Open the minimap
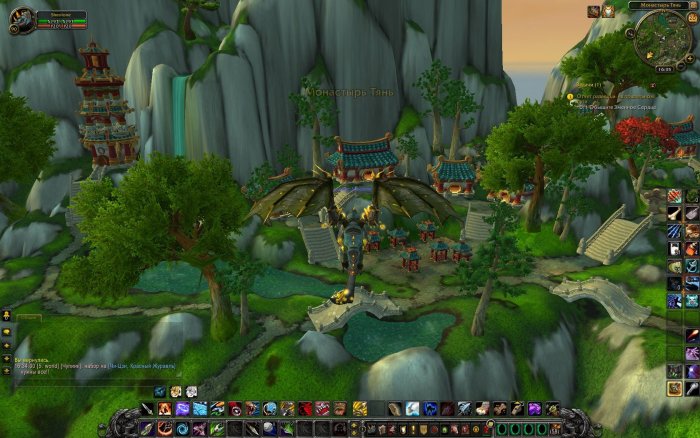Viewport: 700px width, 438px height. (x=663, y=41)
